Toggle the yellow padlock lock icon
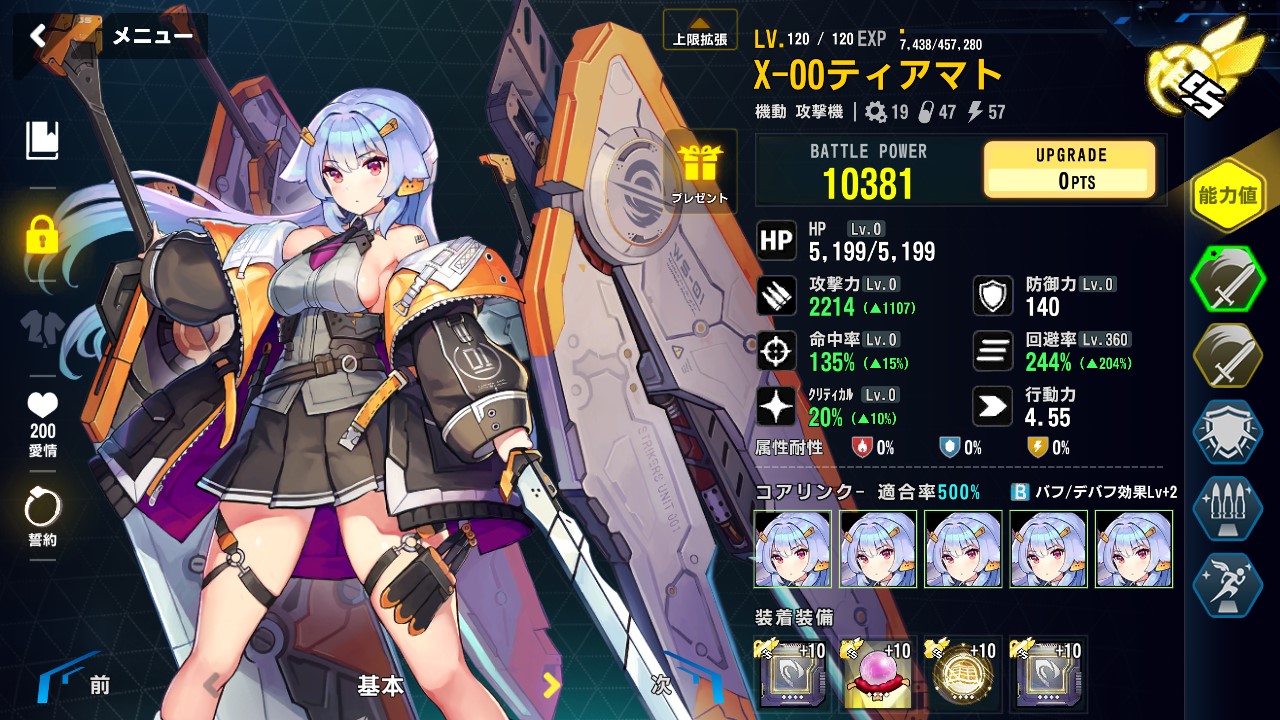The width and height of the screenshot is (1280, 720). pyautogui.click(x=42, y=235)
